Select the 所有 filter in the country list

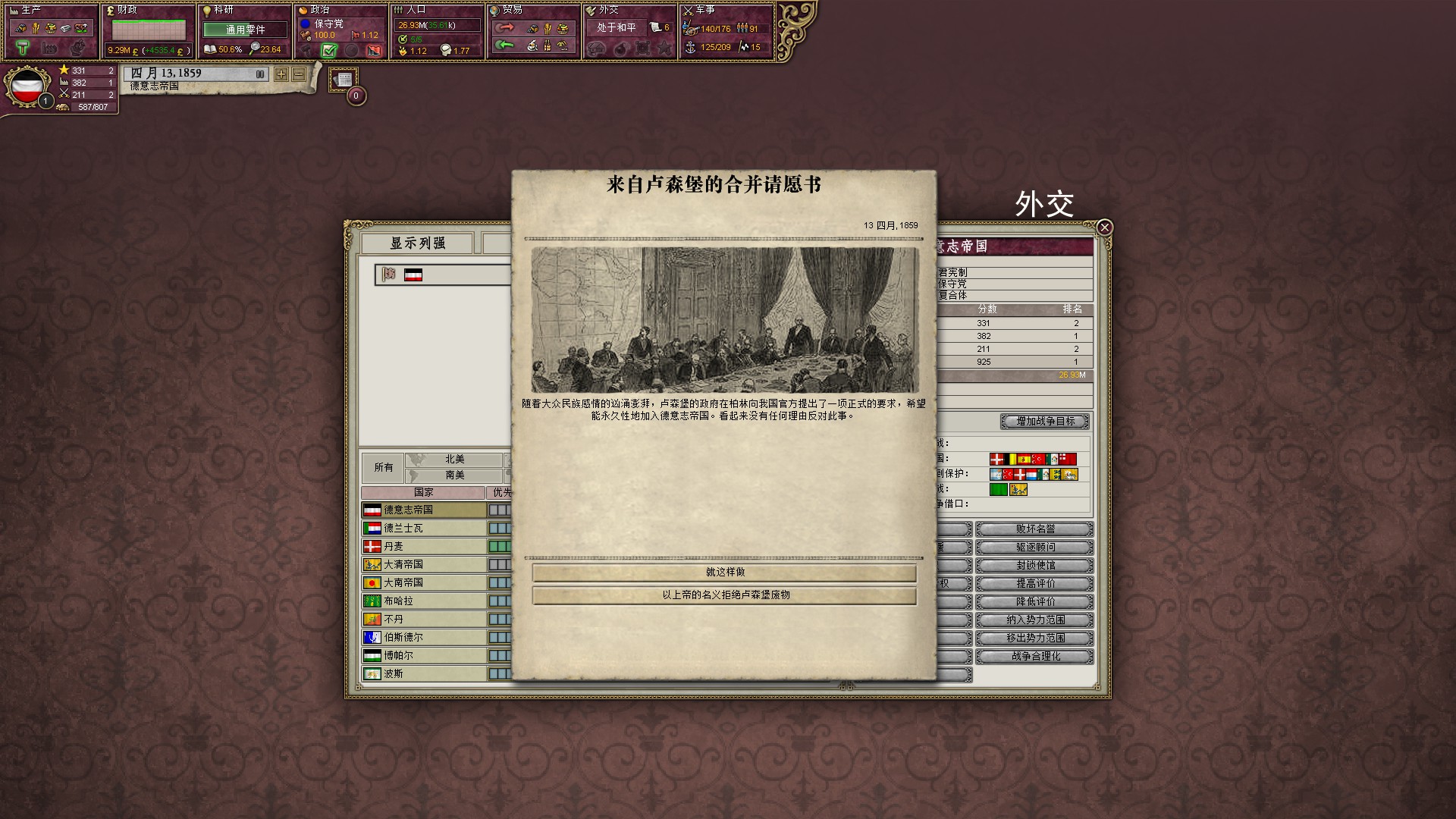(382, 467)
